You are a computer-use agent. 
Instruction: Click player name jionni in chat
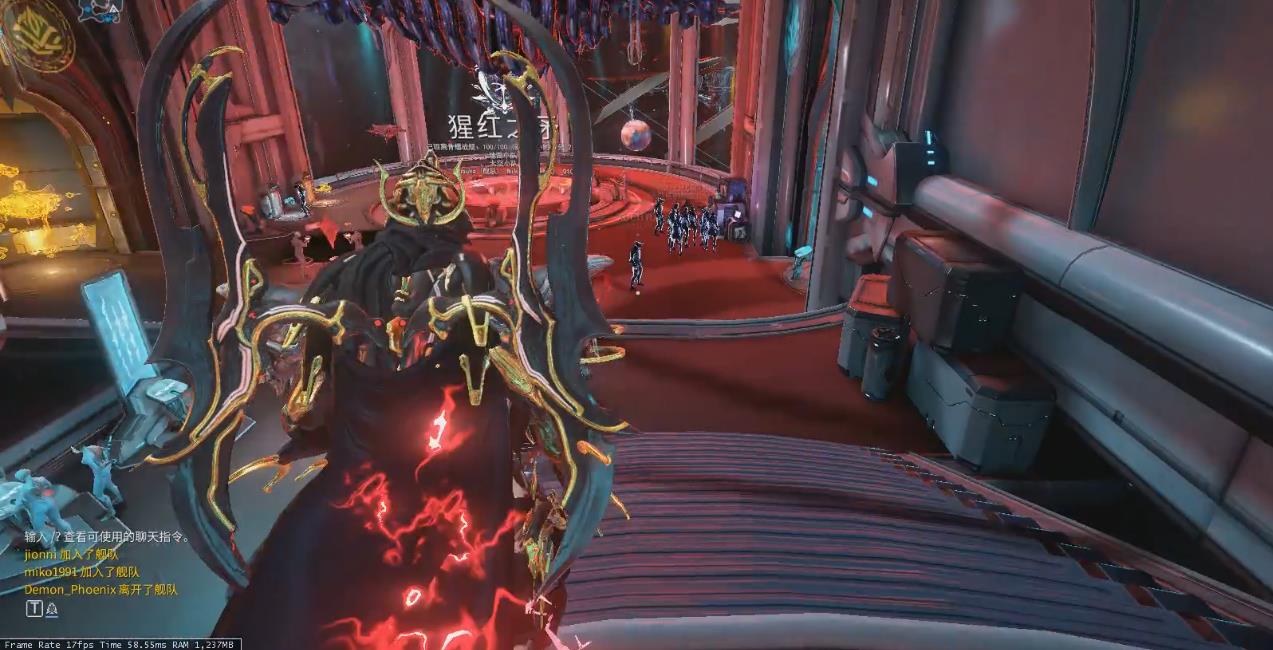click(41, 554)
